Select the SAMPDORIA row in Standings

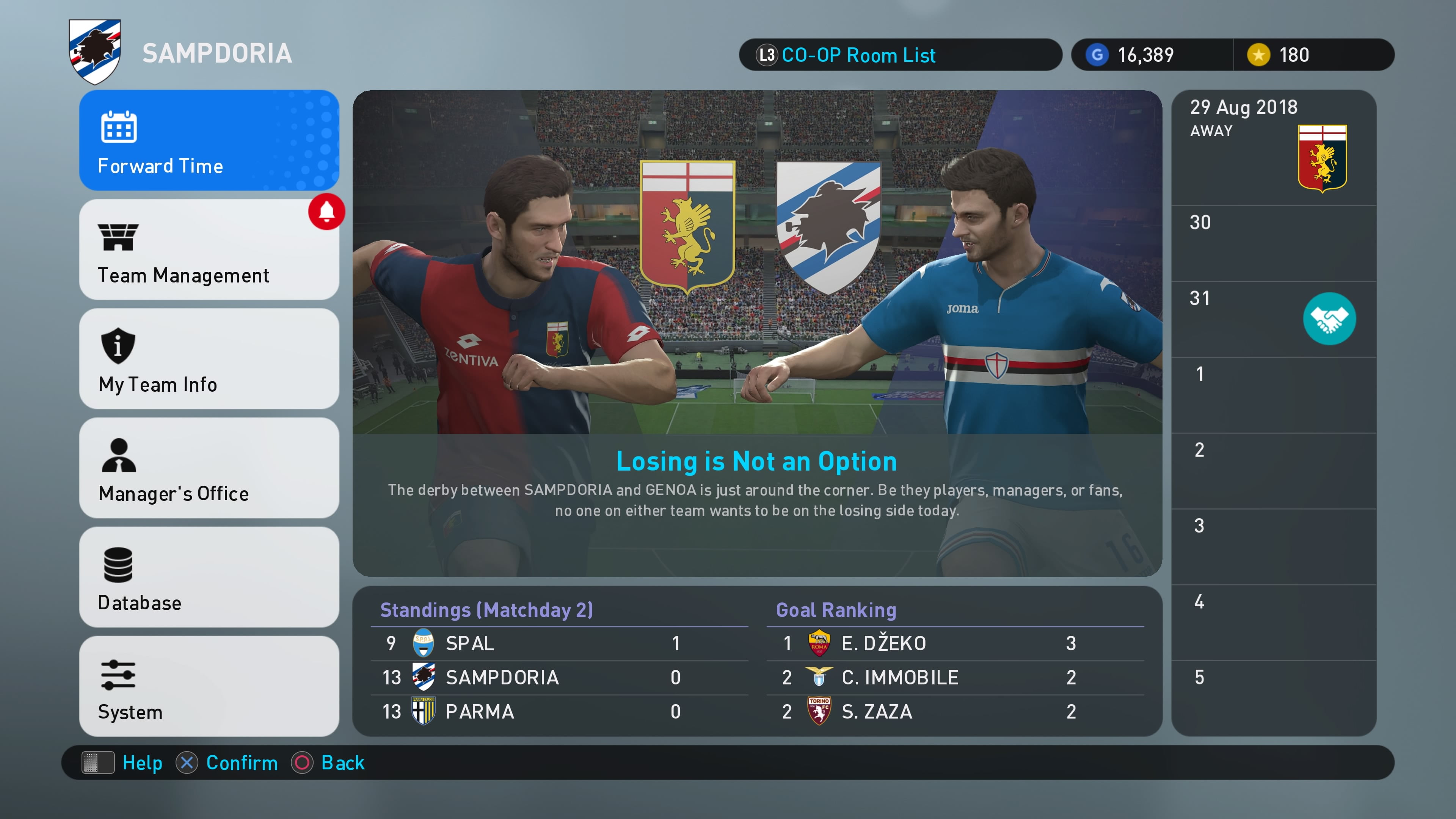tap(559, 677)
